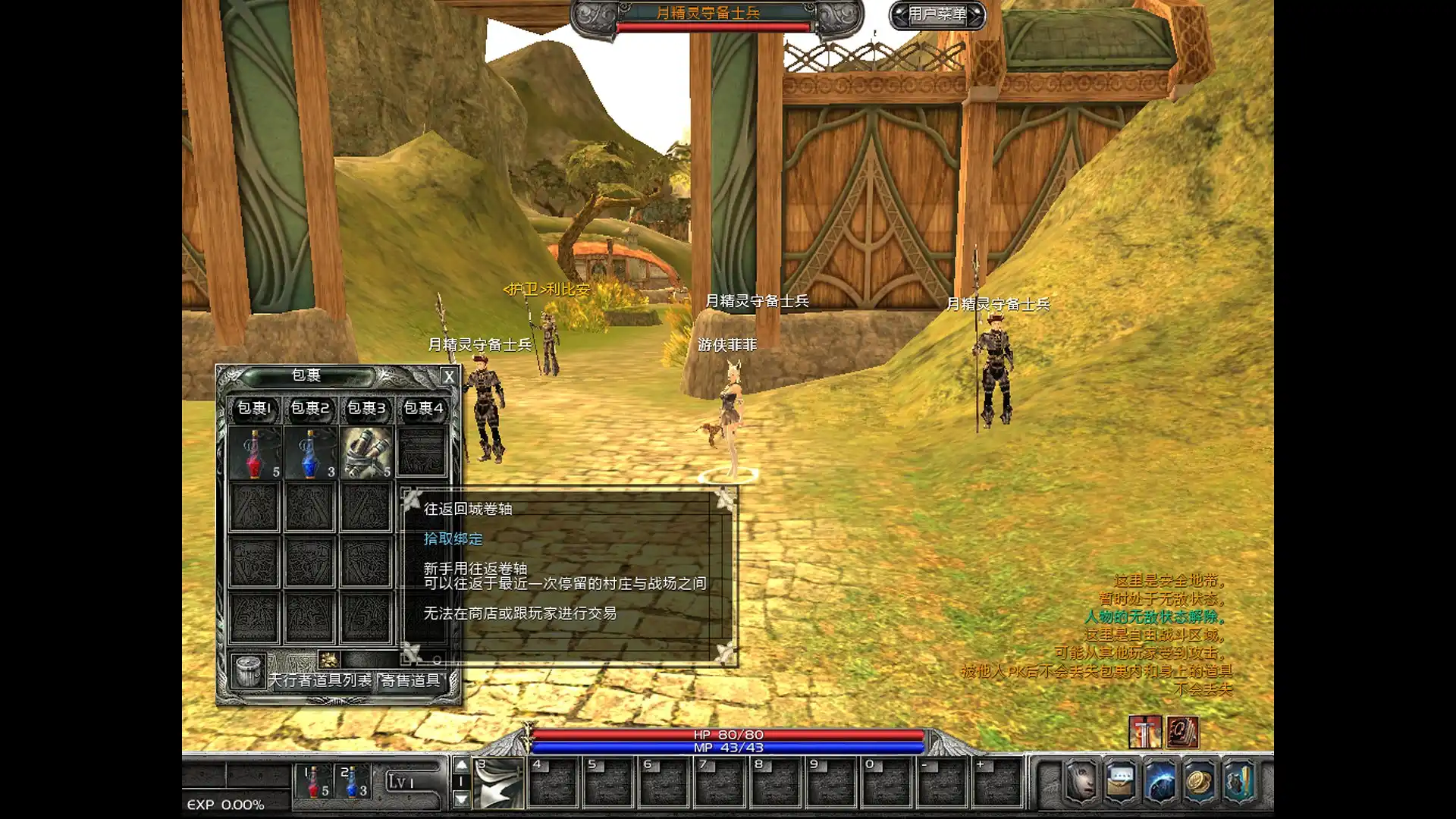Open the 天行者道具列表 item list
Image resolution: width=1456 pixels, height=819 pixels.
[321, 680]
